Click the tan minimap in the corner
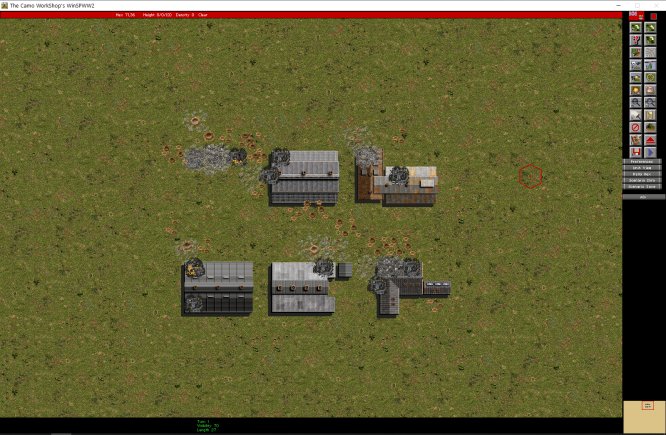Screen dimensions: 666x435 (x=644, y=416)
